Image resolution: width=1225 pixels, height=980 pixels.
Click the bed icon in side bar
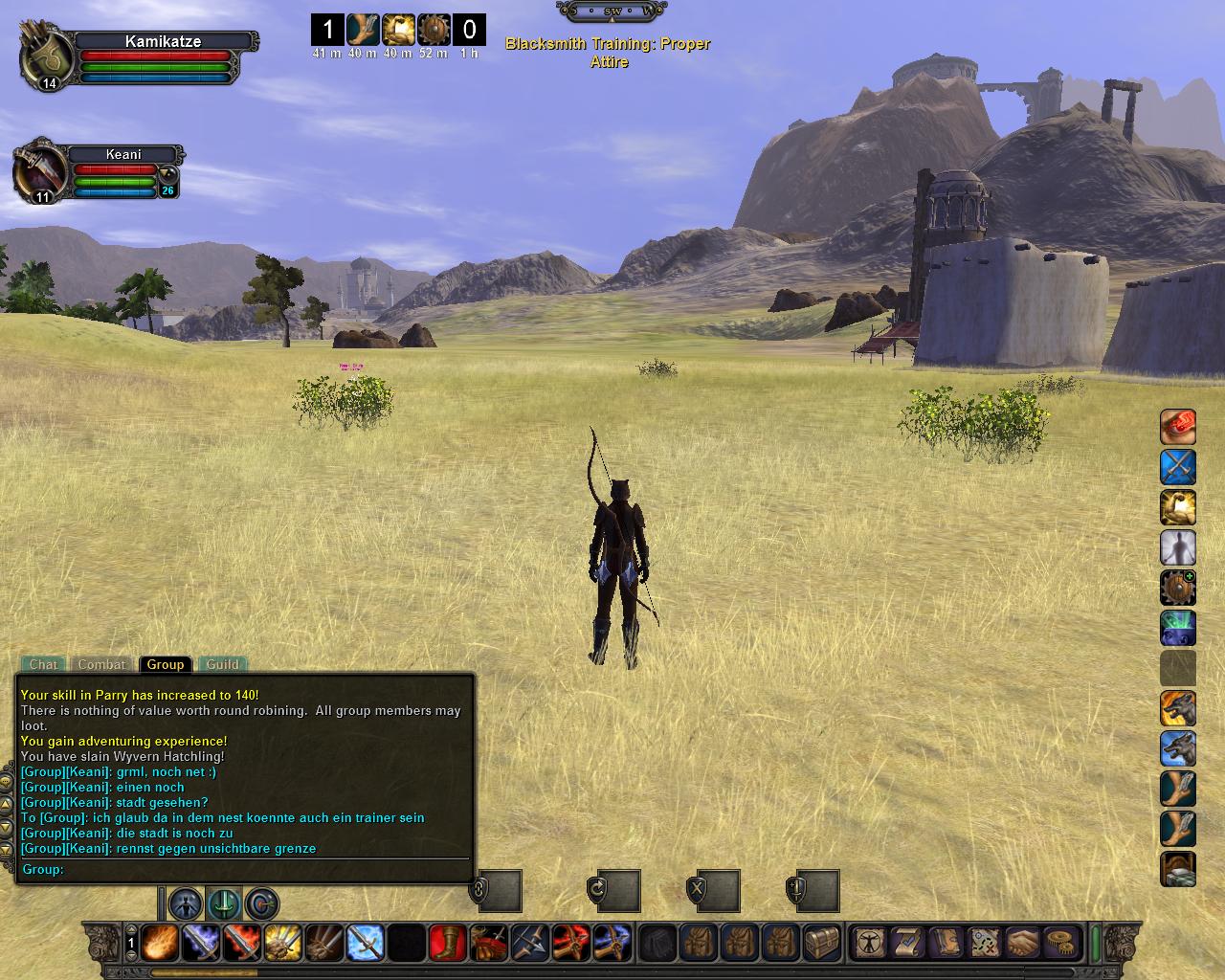[x=1178, y=869]
